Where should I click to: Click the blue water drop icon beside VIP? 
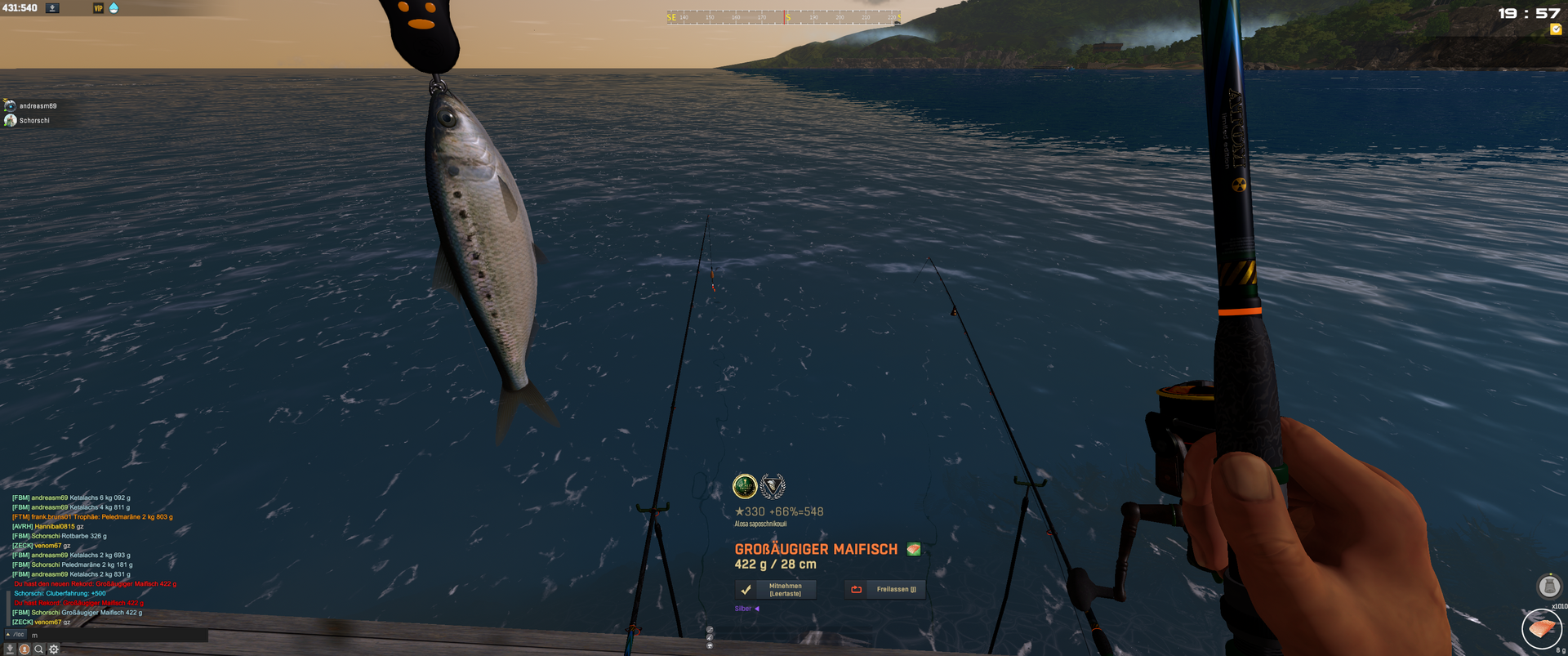point(114,8)
